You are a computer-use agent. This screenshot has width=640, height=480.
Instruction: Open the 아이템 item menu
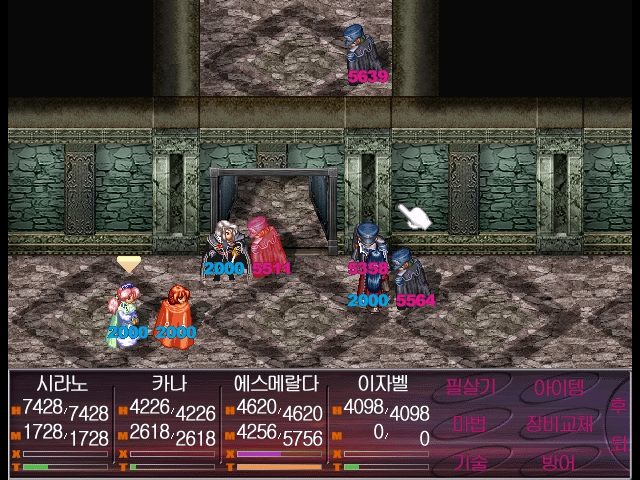pos(559,387)
